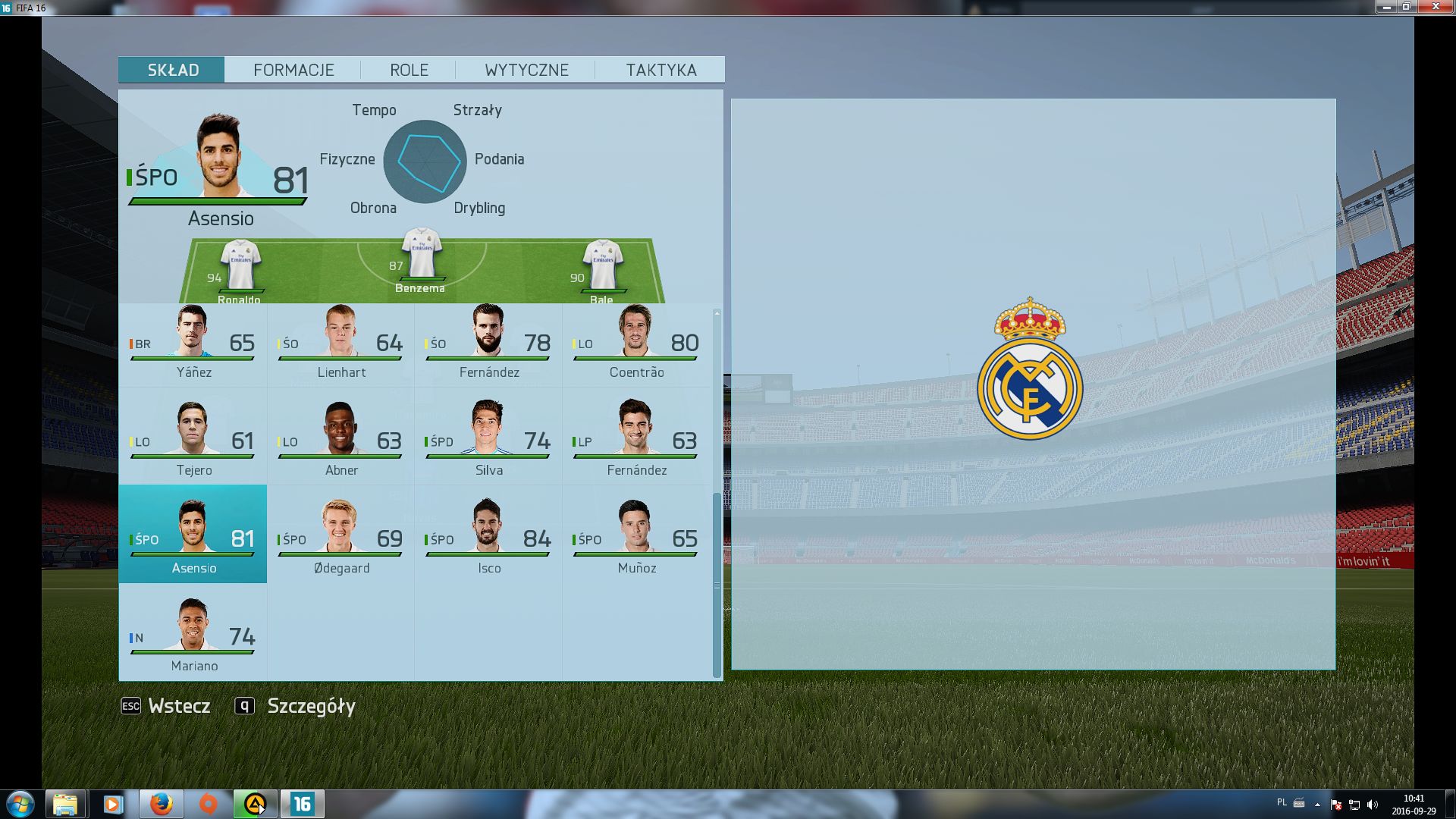Open the ROLE tab

[x=409, y=70]
